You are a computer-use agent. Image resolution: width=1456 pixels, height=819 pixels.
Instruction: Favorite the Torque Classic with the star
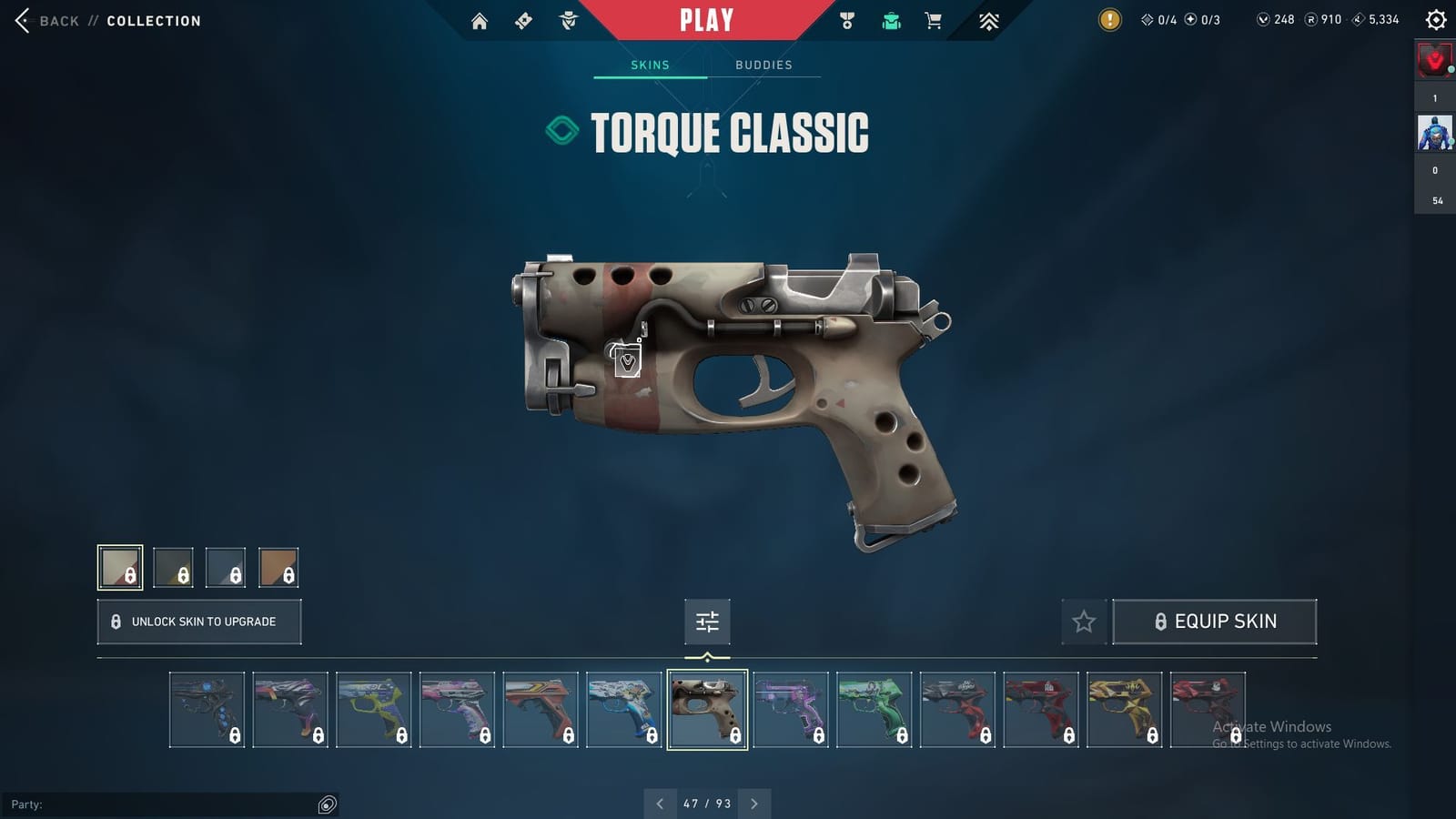(1083, 622)
